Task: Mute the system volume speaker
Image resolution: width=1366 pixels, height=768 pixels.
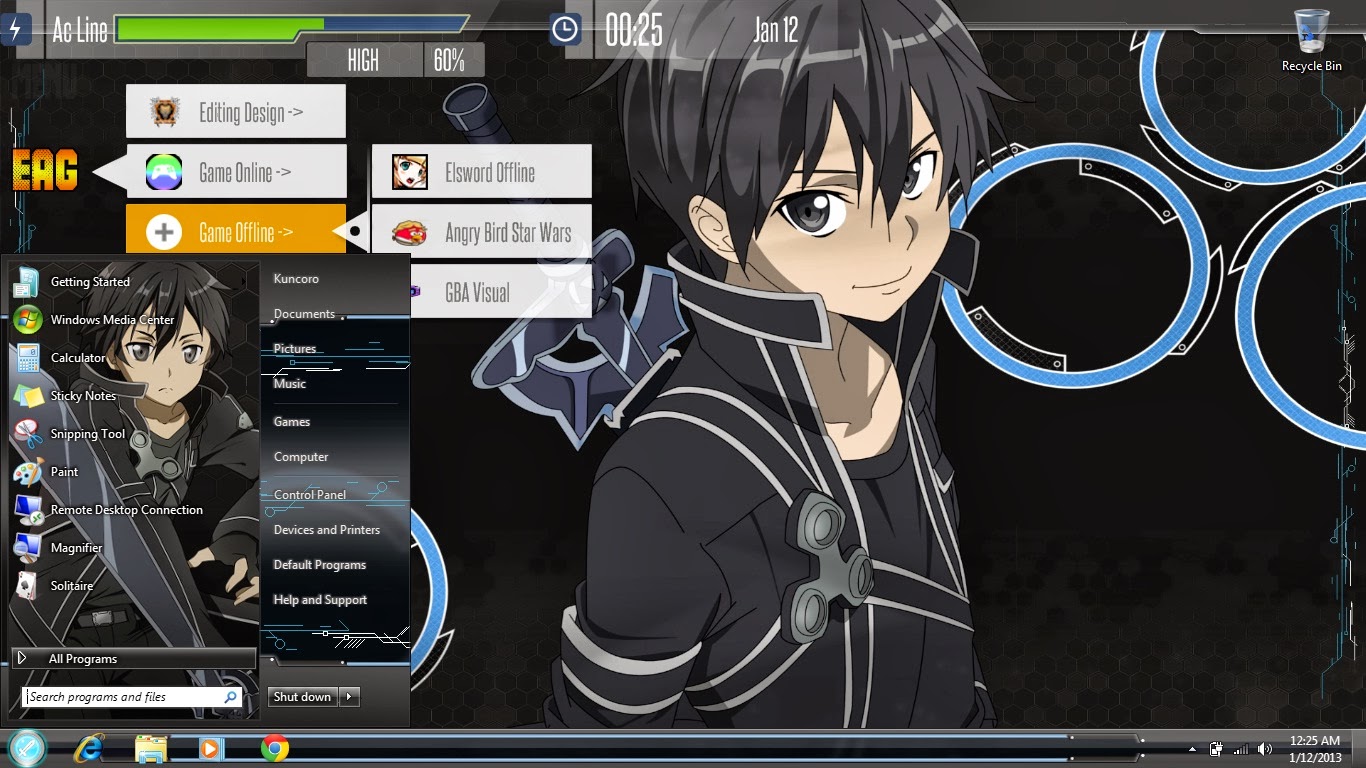Action: pos(1264,748)
